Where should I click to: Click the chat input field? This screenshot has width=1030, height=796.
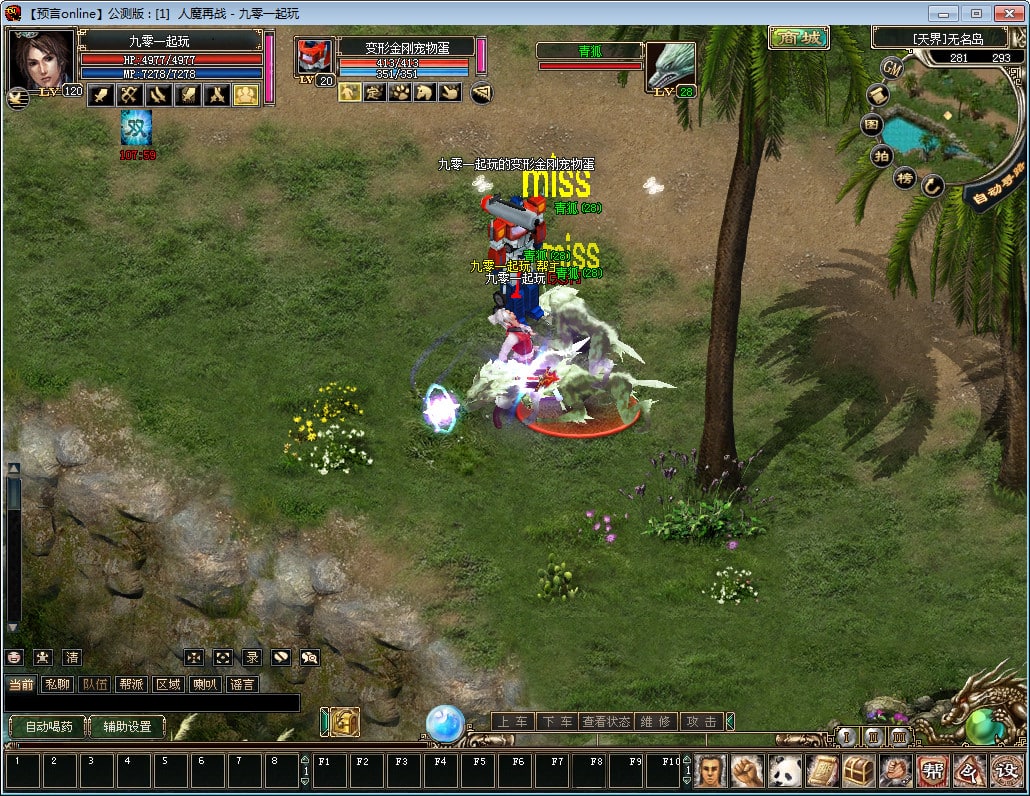click(x=152, y=703)
